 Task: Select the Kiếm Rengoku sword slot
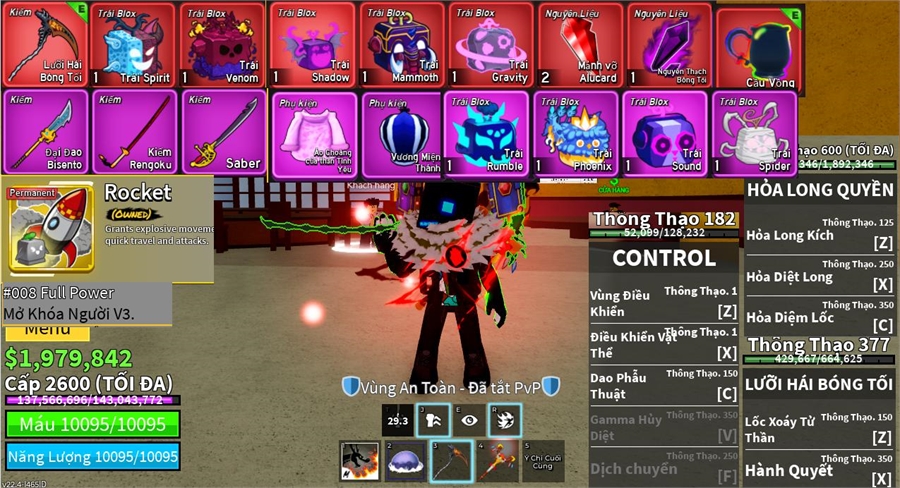(x=134, y=132)
